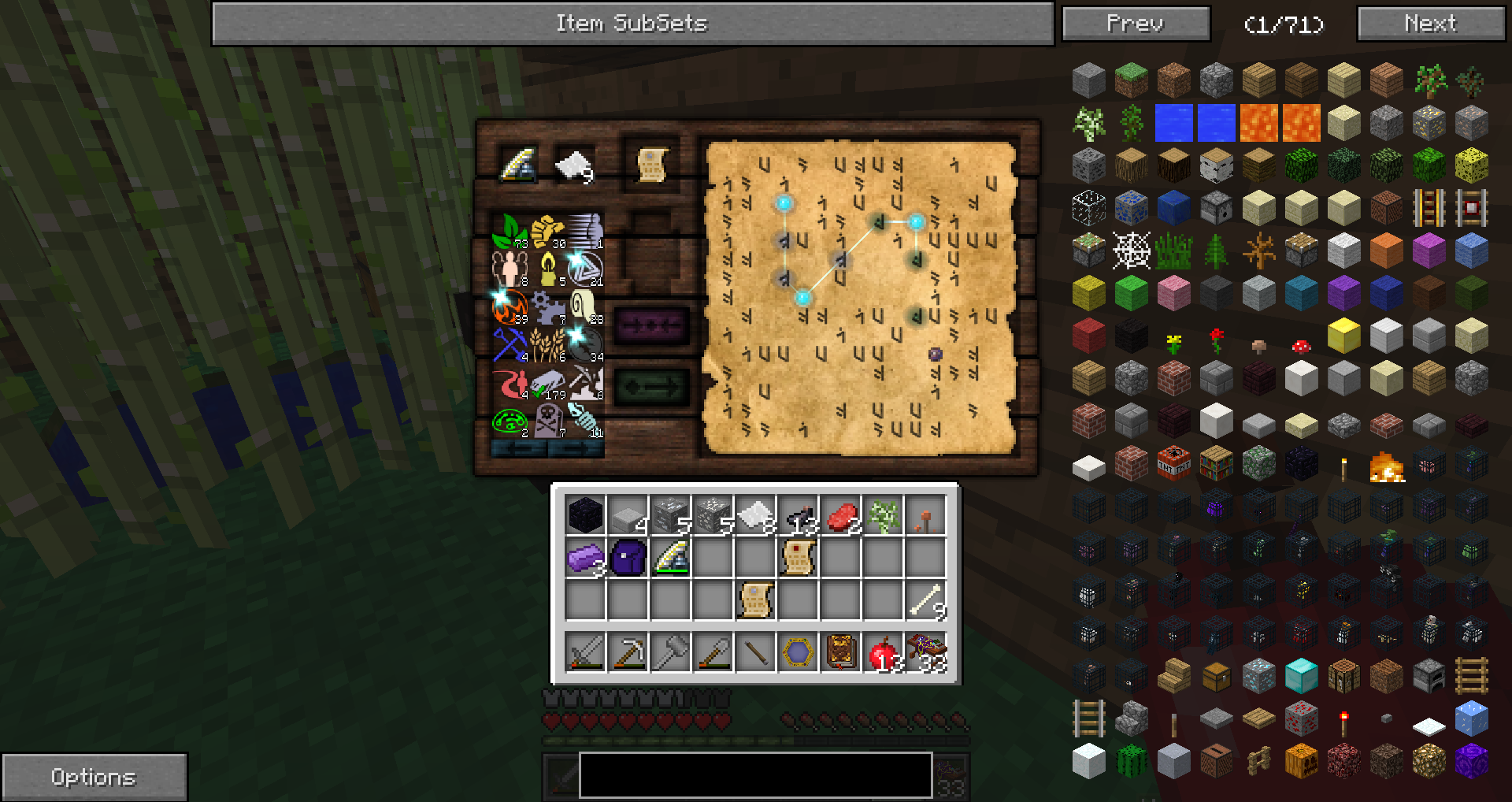Select the bone stack in the inventory
Screen dimensions: 1512x802
(926, 600)
